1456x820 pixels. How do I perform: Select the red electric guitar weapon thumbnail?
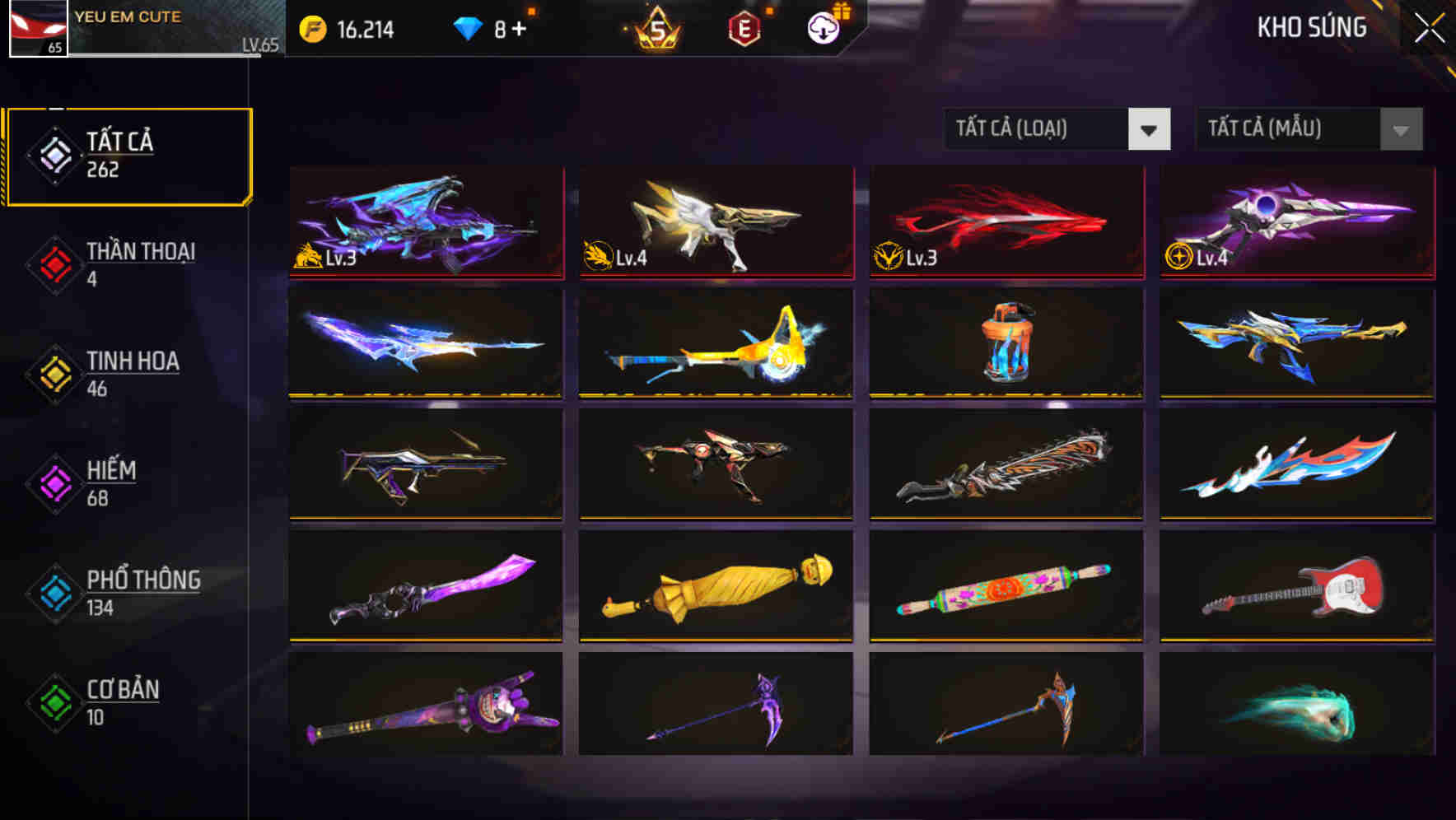[x=1295, y=585]
